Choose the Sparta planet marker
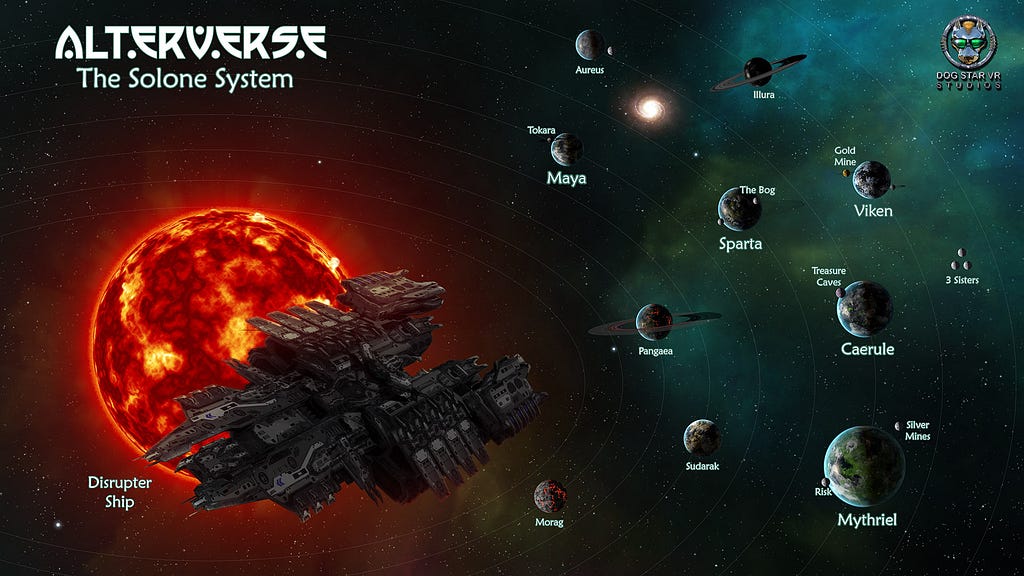1024x576 pixels. pos(740,208)
